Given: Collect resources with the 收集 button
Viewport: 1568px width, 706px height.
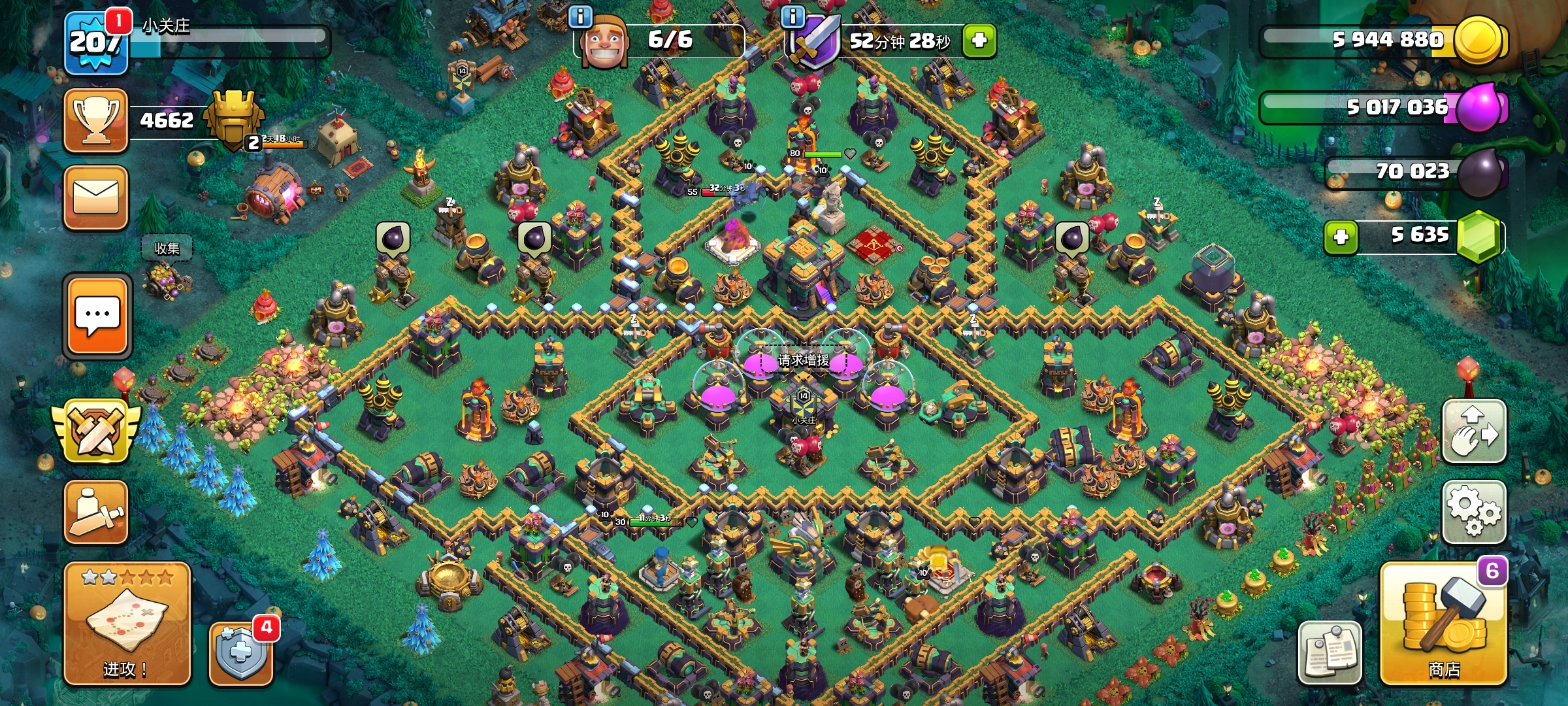Looking at the screenshot, I should click(x=167, y=248).
